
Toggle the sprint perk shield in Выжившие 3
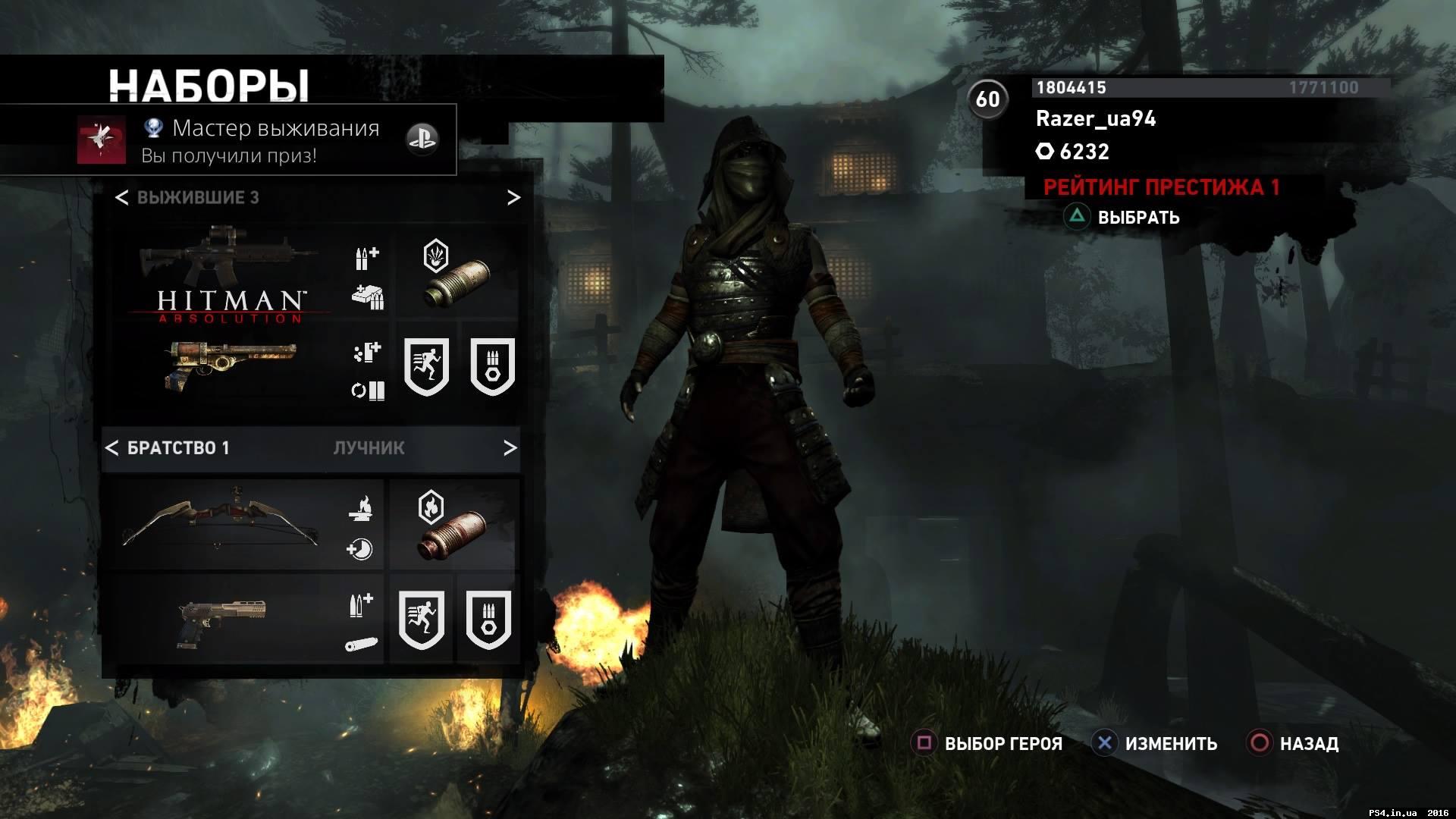point(426,366)
